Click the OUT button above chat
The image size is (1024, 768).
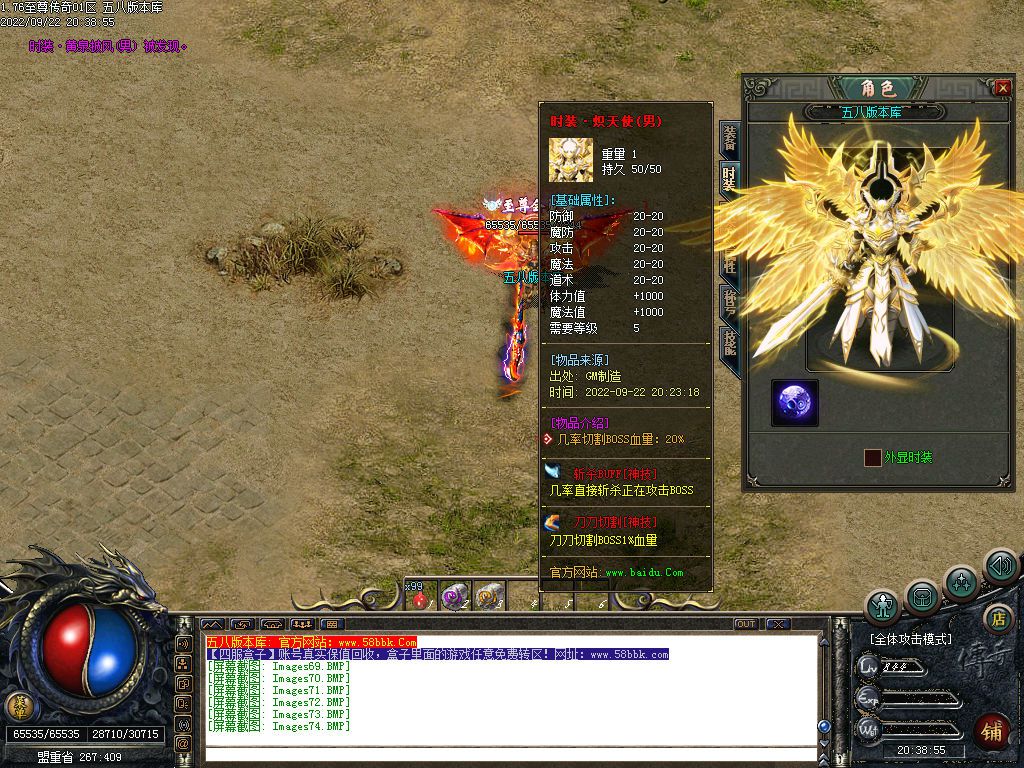click(746, 624)
